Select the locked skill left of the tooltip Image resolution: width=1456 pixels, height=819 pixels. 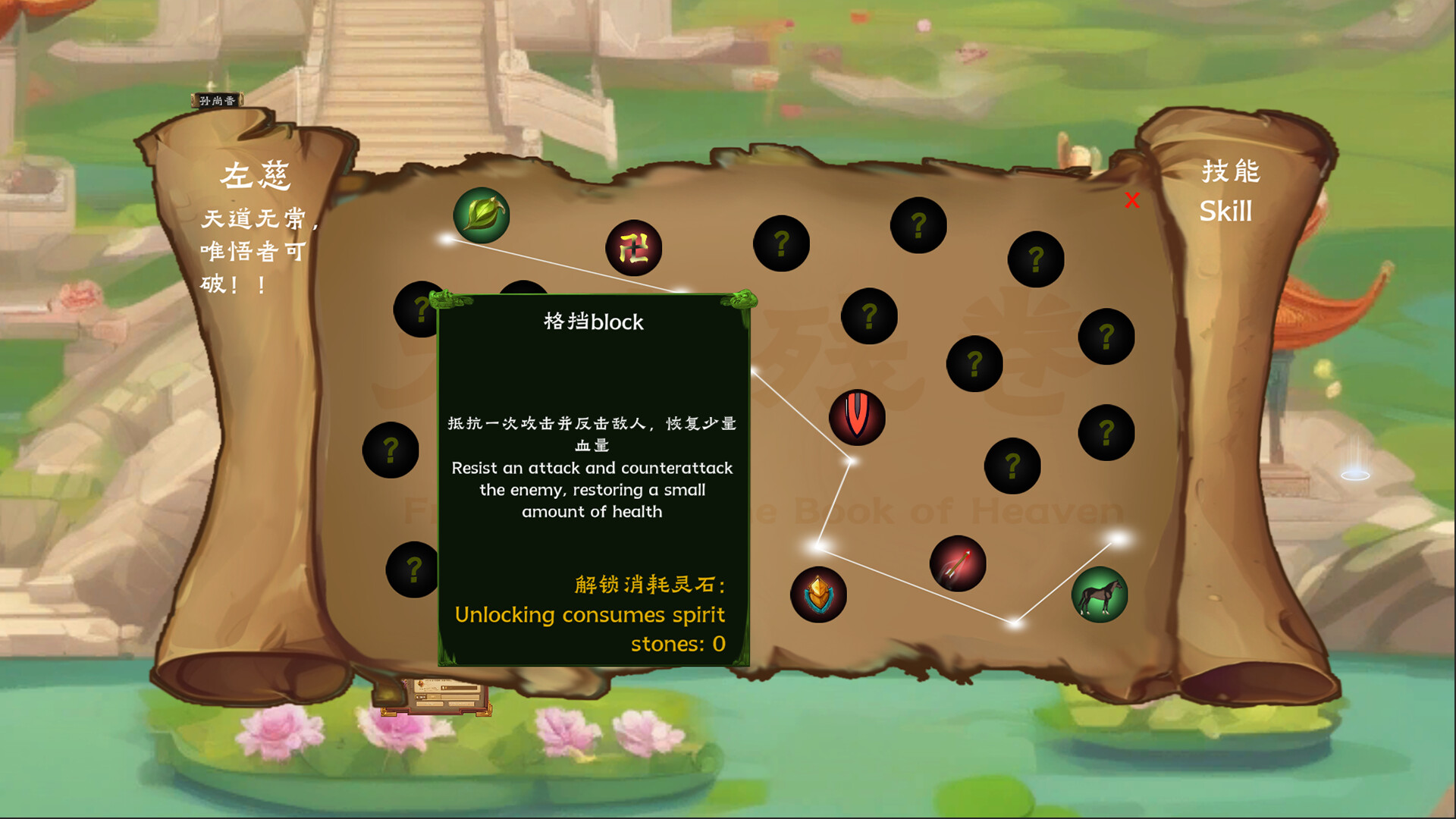tap(391, 449)
